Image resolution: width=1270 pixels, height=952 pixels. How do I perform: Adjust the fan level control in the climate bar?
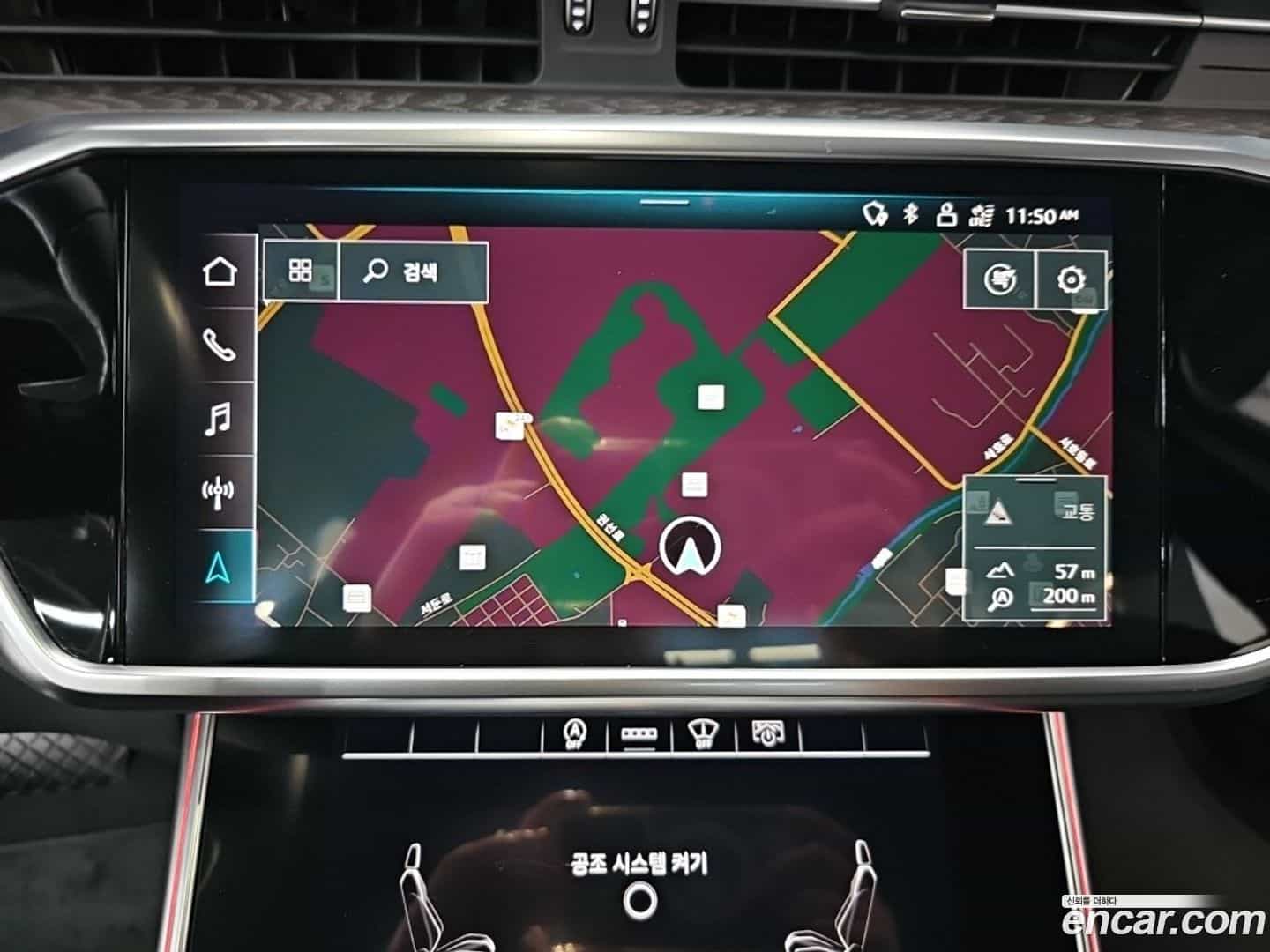(x=639, y=734)
